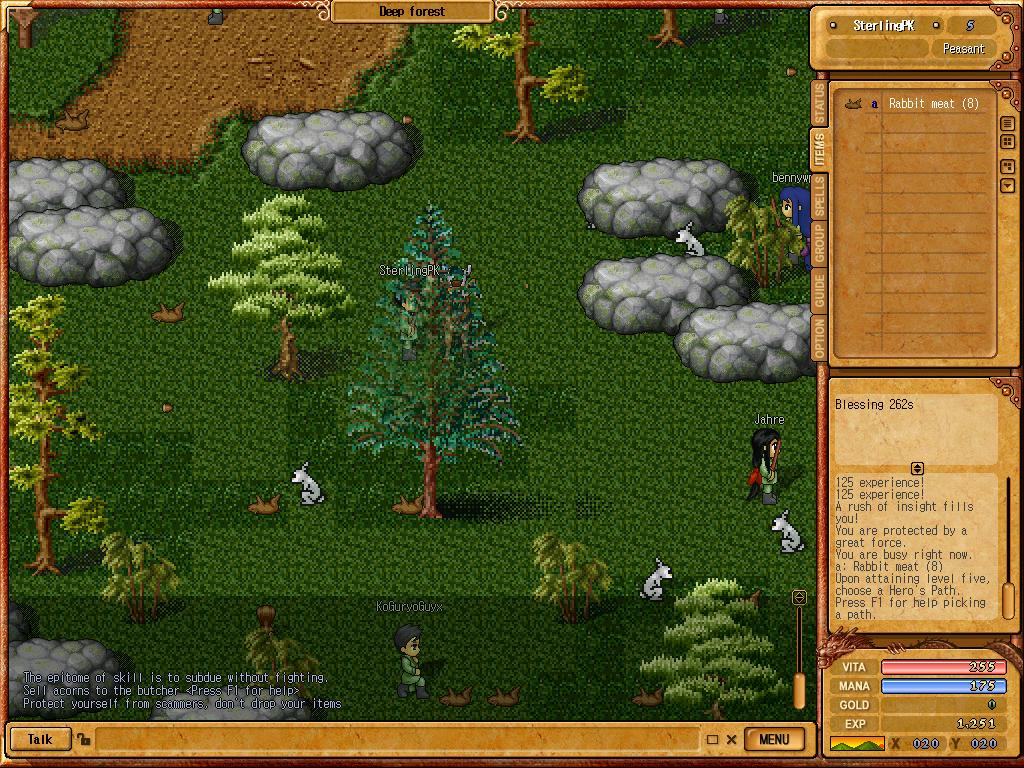Image resolution: width=1024 pixels, height=768 pixels.
Task: Open the GUIDE tab
Action: pyautogui.click(x=820, y=291)
